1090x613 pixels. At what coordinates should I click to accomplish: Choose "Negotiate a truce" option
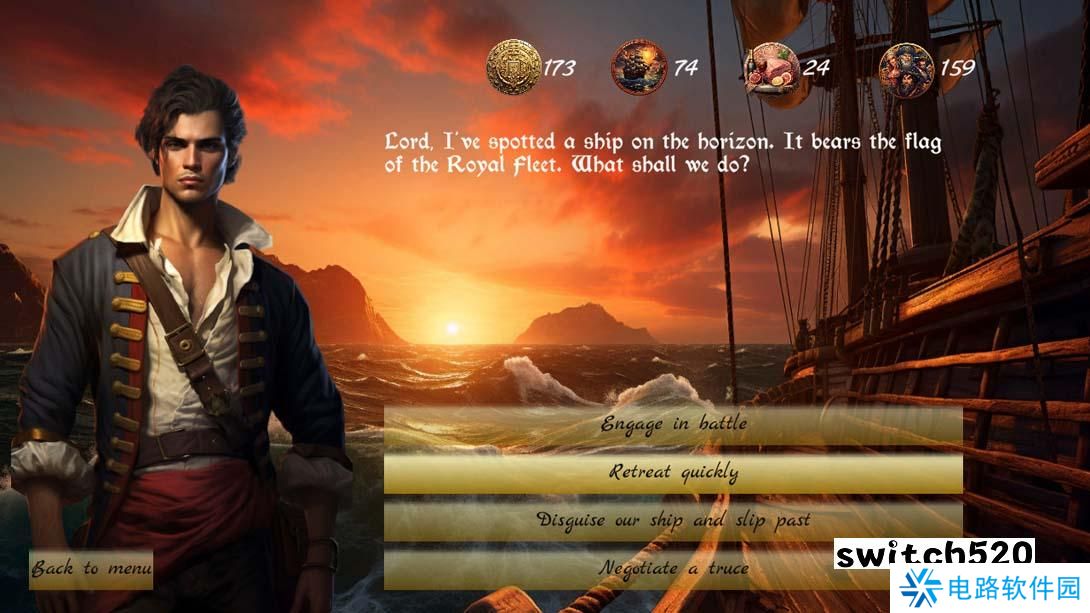[x=673, y=568]
